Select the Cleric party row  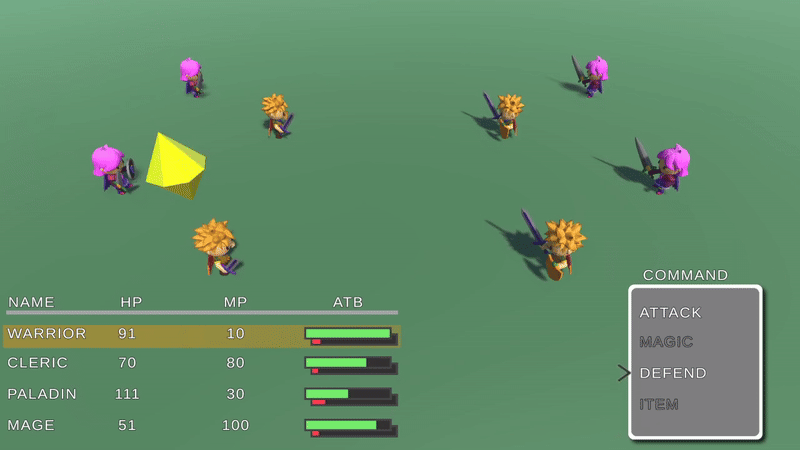[x=200, y=363]
